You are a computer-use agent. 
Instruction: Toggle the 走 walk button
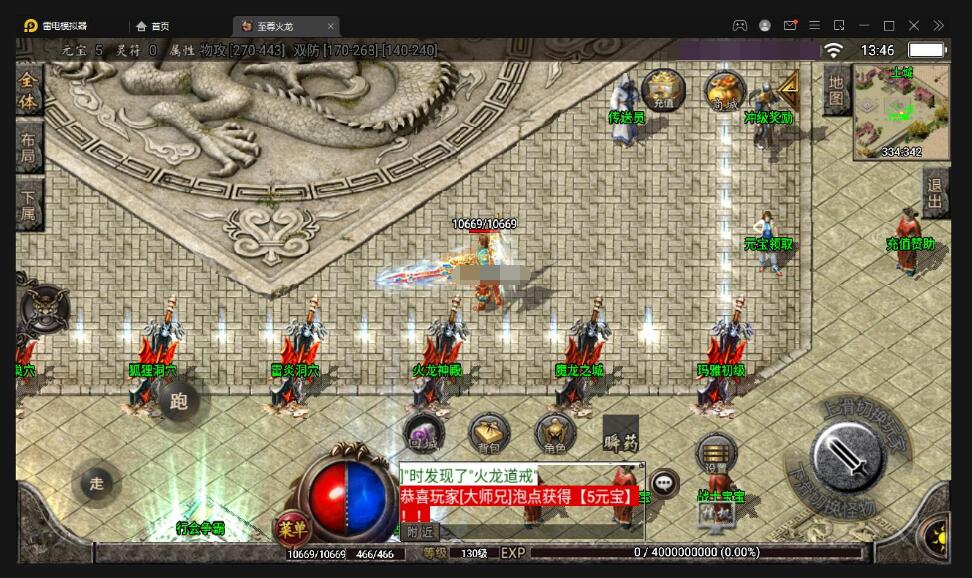coord(96,484)
